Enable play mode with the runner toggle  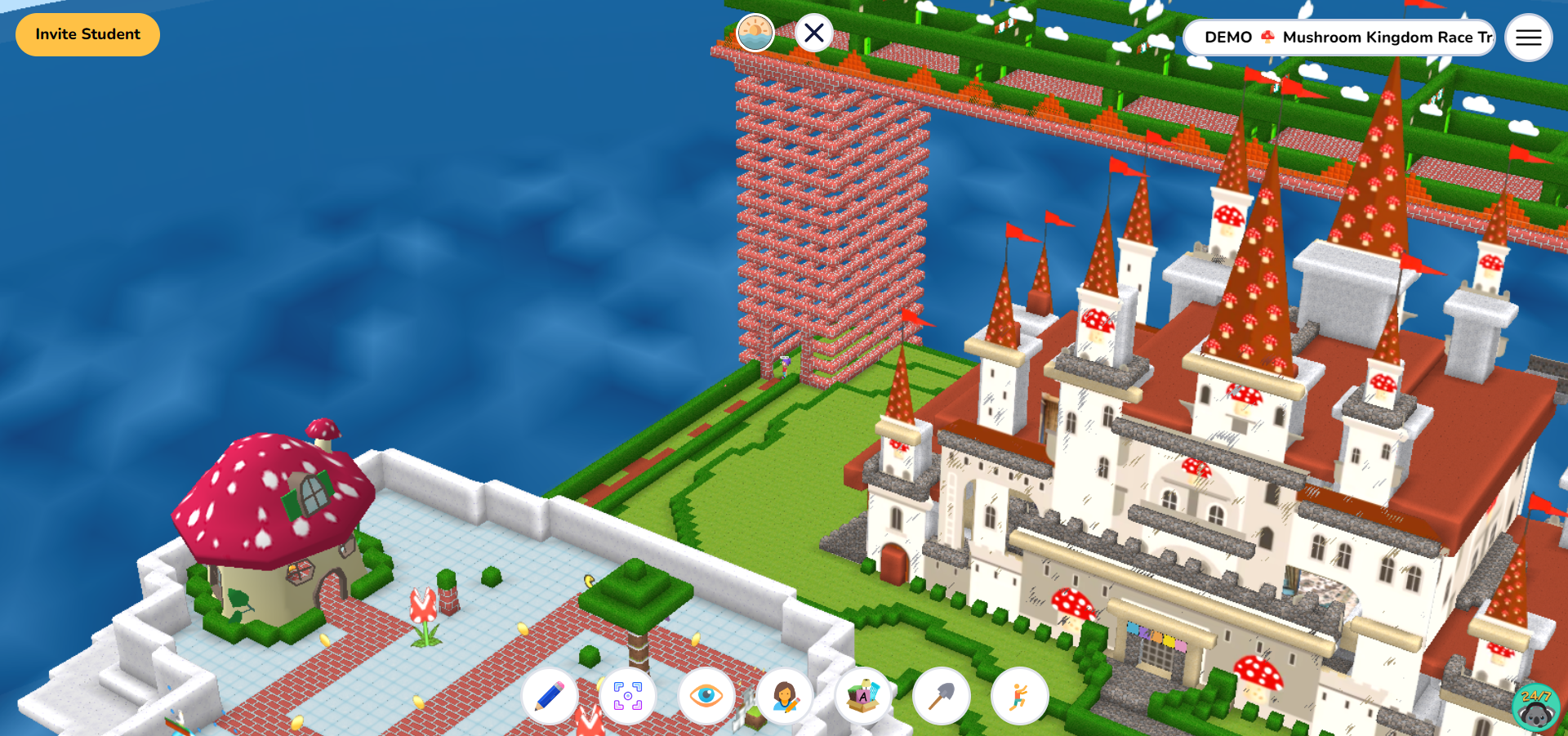[x=1020, y=695]
